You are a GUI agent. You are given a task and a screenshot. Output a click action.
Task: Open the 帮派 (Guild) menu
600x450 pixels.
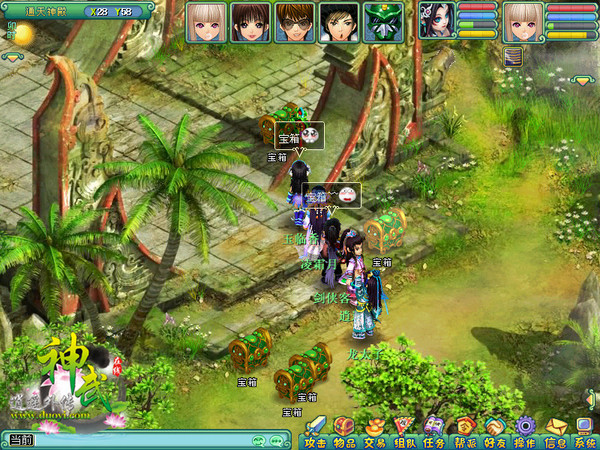point(465,431)
